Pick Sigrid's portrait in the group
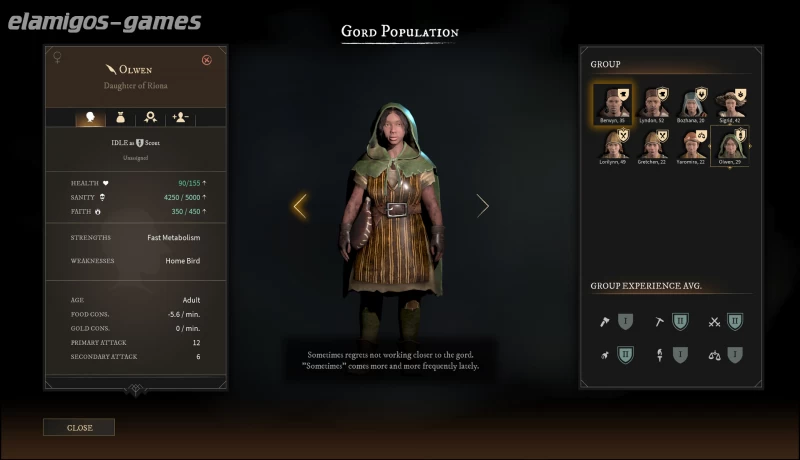This screenshot has height=460, width=800. (x=731, y=102)
